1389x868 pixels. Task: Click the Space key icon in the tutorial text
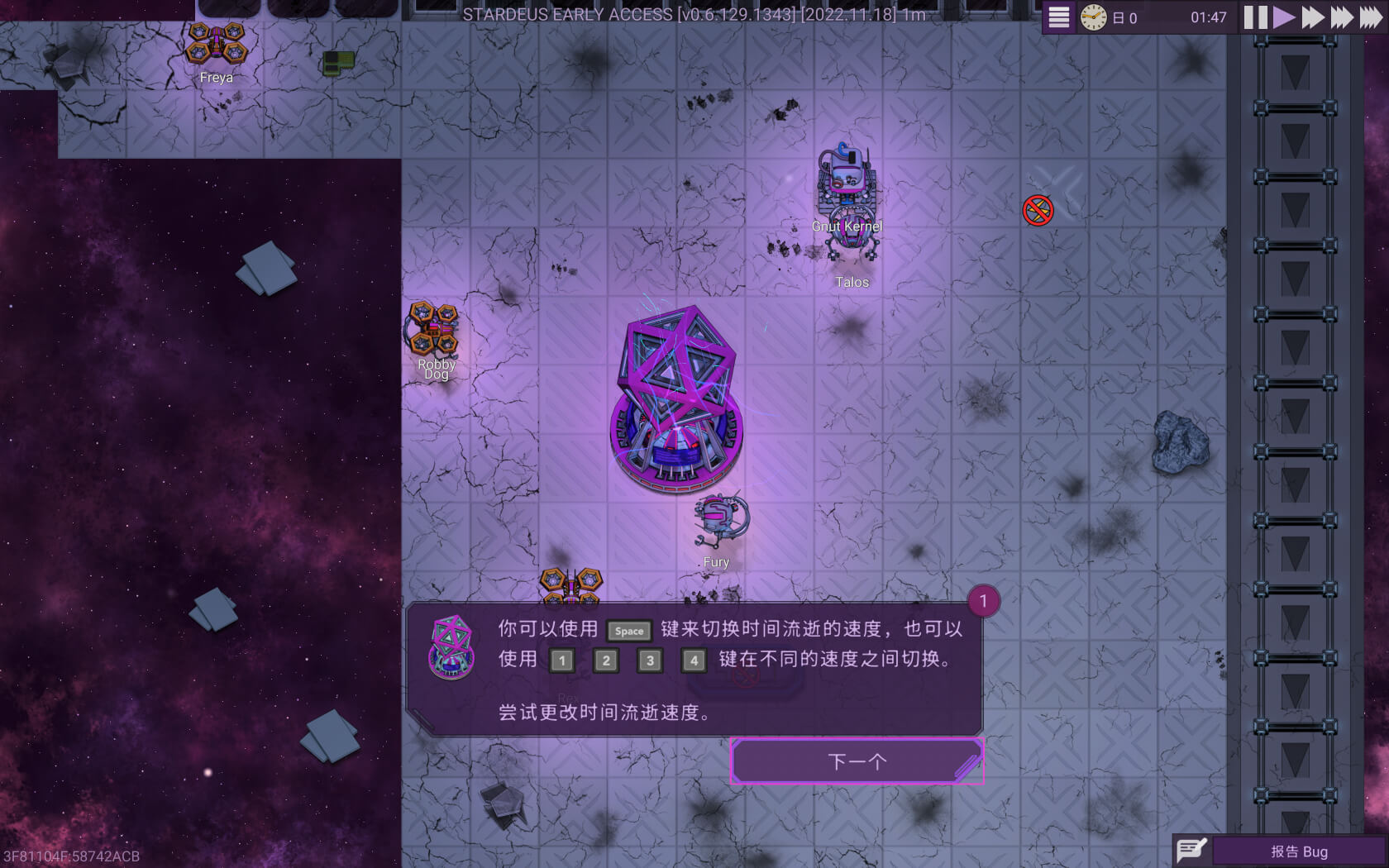(628, 631)
